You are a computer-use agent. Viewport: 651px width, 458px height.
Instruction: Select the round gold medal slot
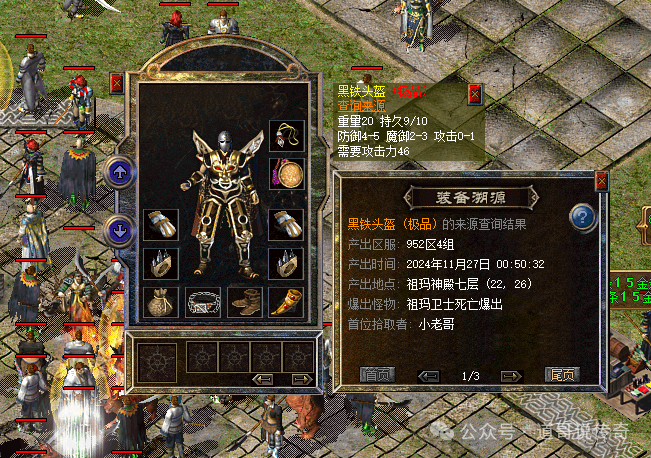click(x=287, y=173)
